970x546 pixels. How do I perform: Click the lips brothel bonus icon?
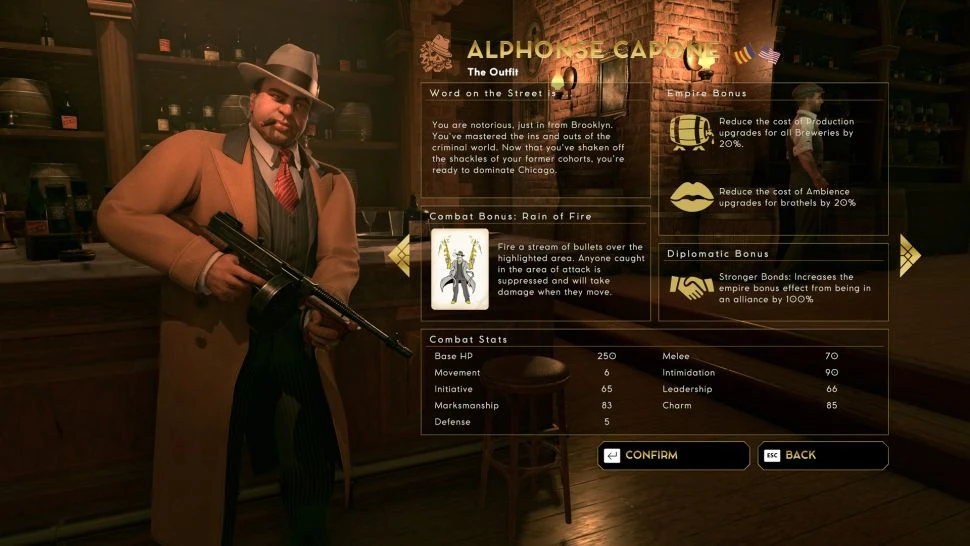[x=689, y=197]
